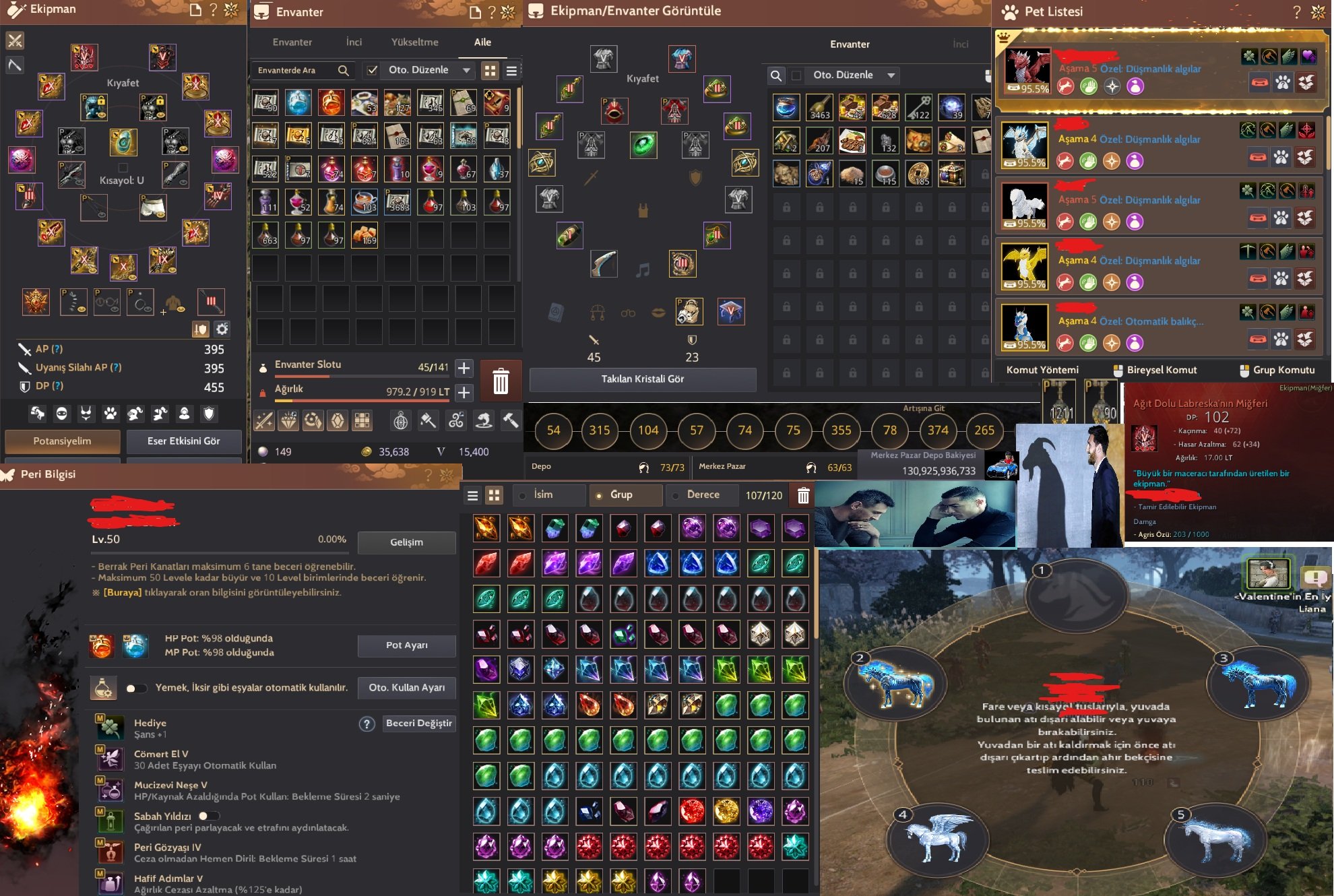
Task: Open the magnifier search icon in Envanter
Action: click(344, 70)
